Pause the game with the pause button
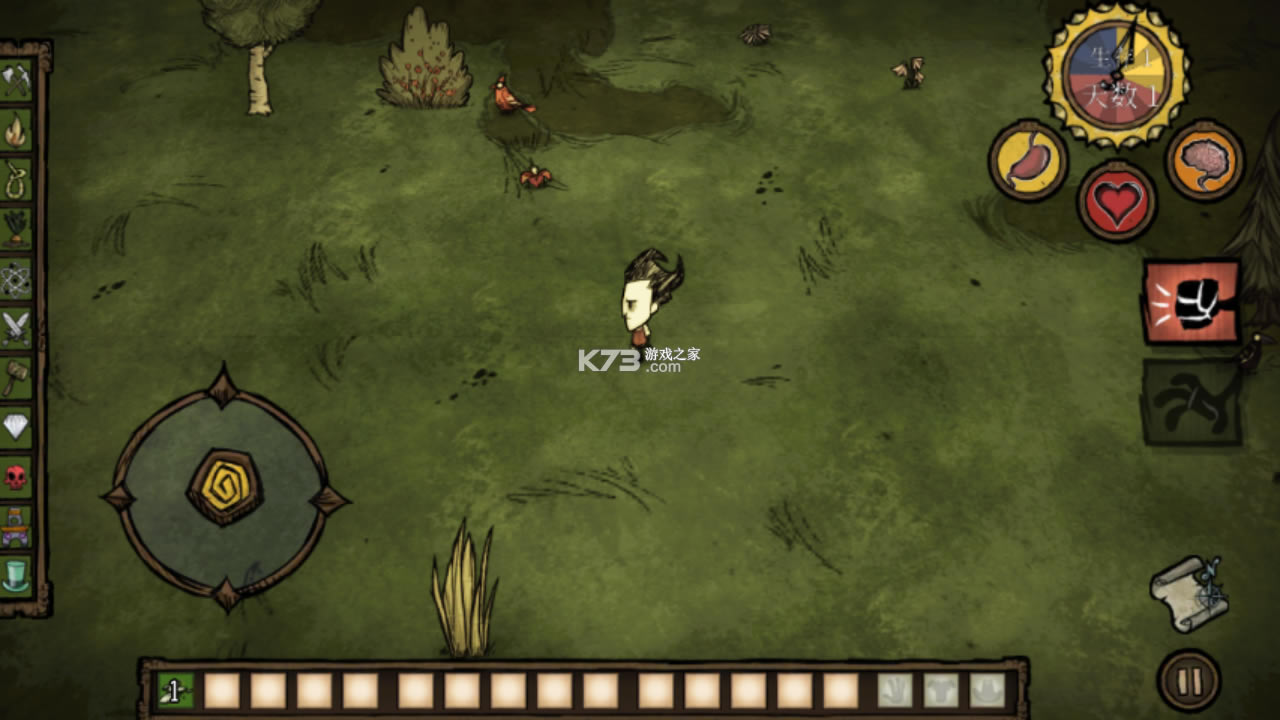The image size is (1280, 720). 1189,681
